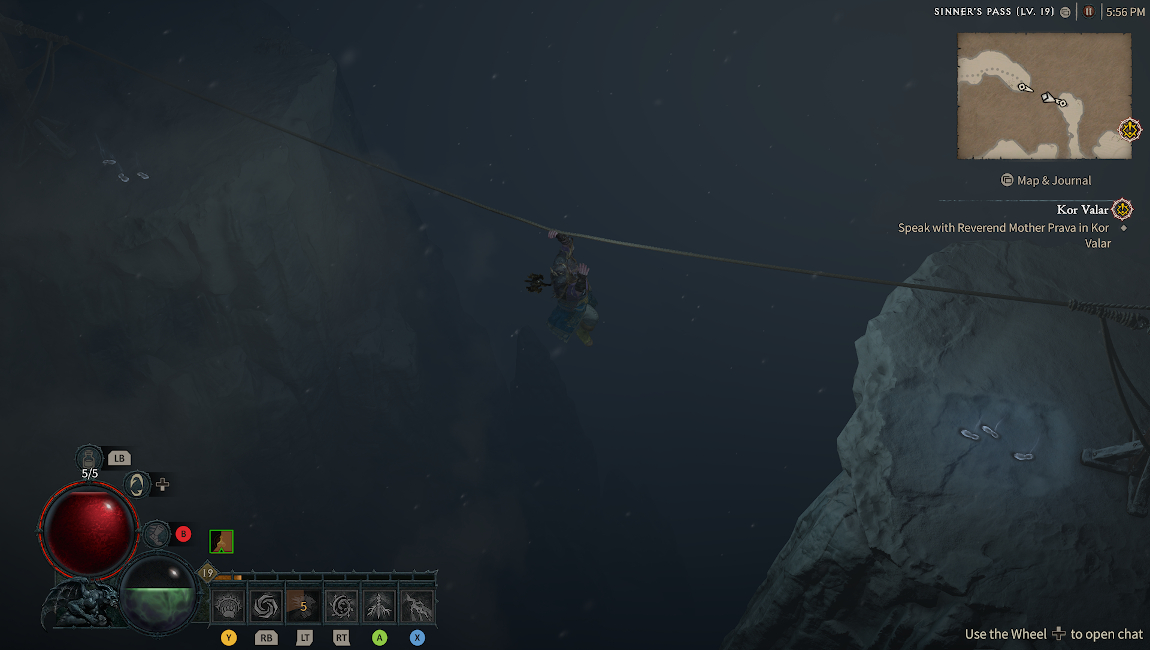Activate the portal ring icon
This screenshot has height=650, width=1150.
[x=135, y=485]
